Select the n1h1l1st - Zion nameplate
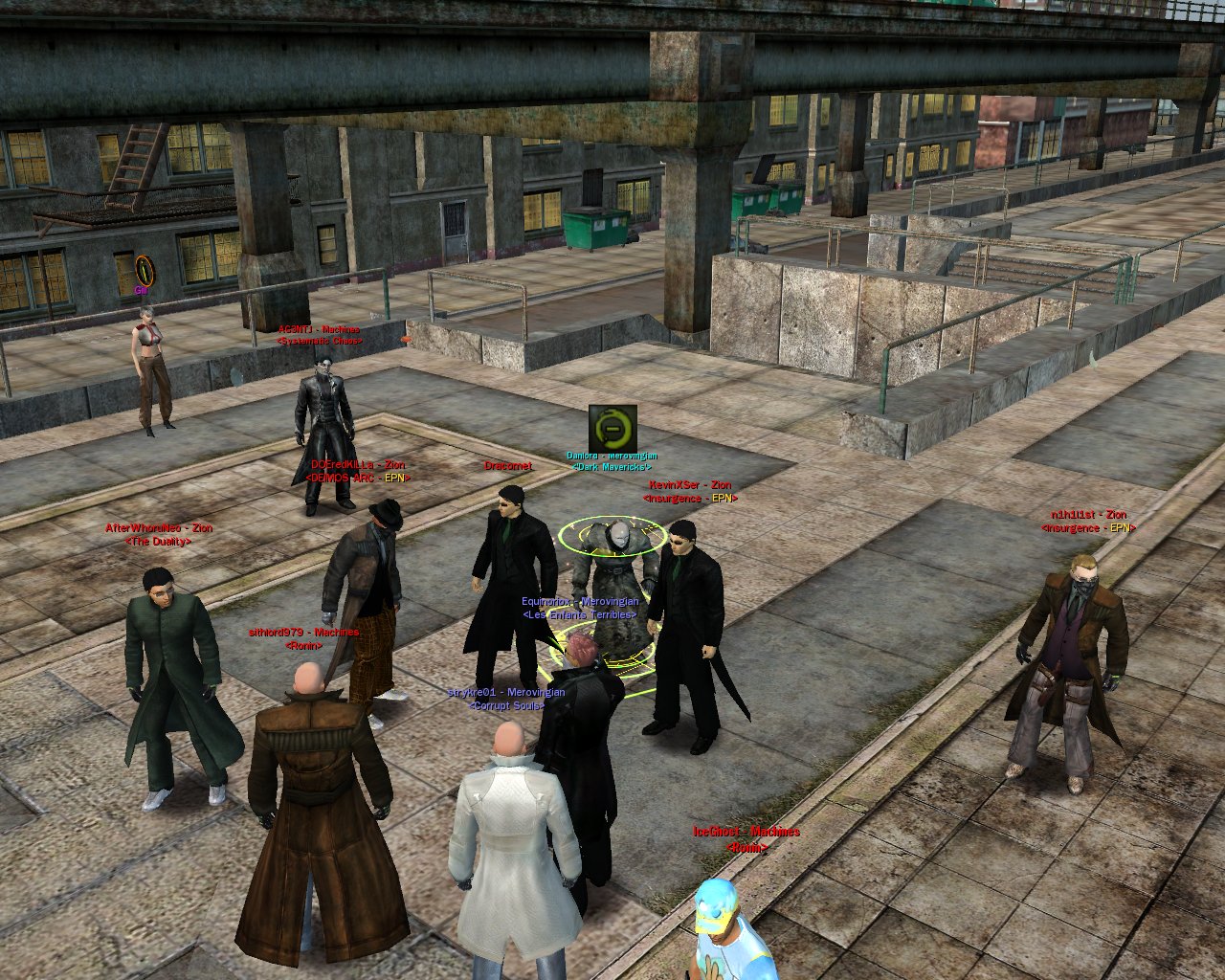 (x=1088, y=515)
